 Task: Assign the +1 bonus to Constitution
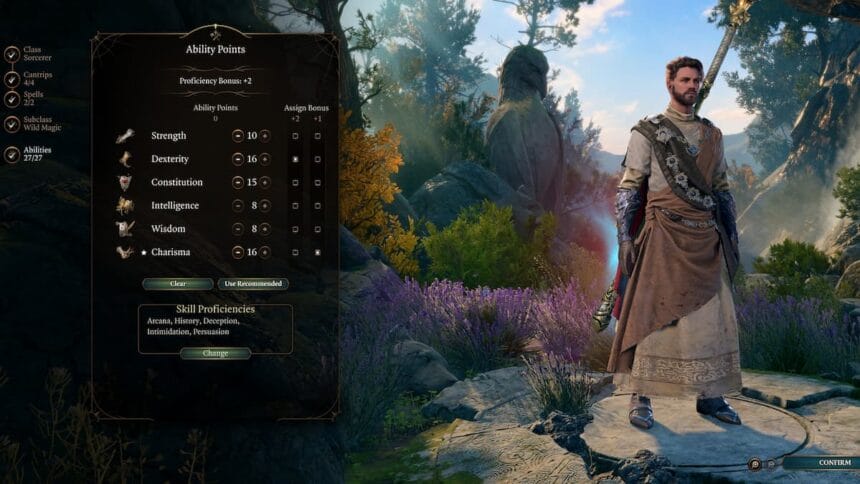click(318, 182)
